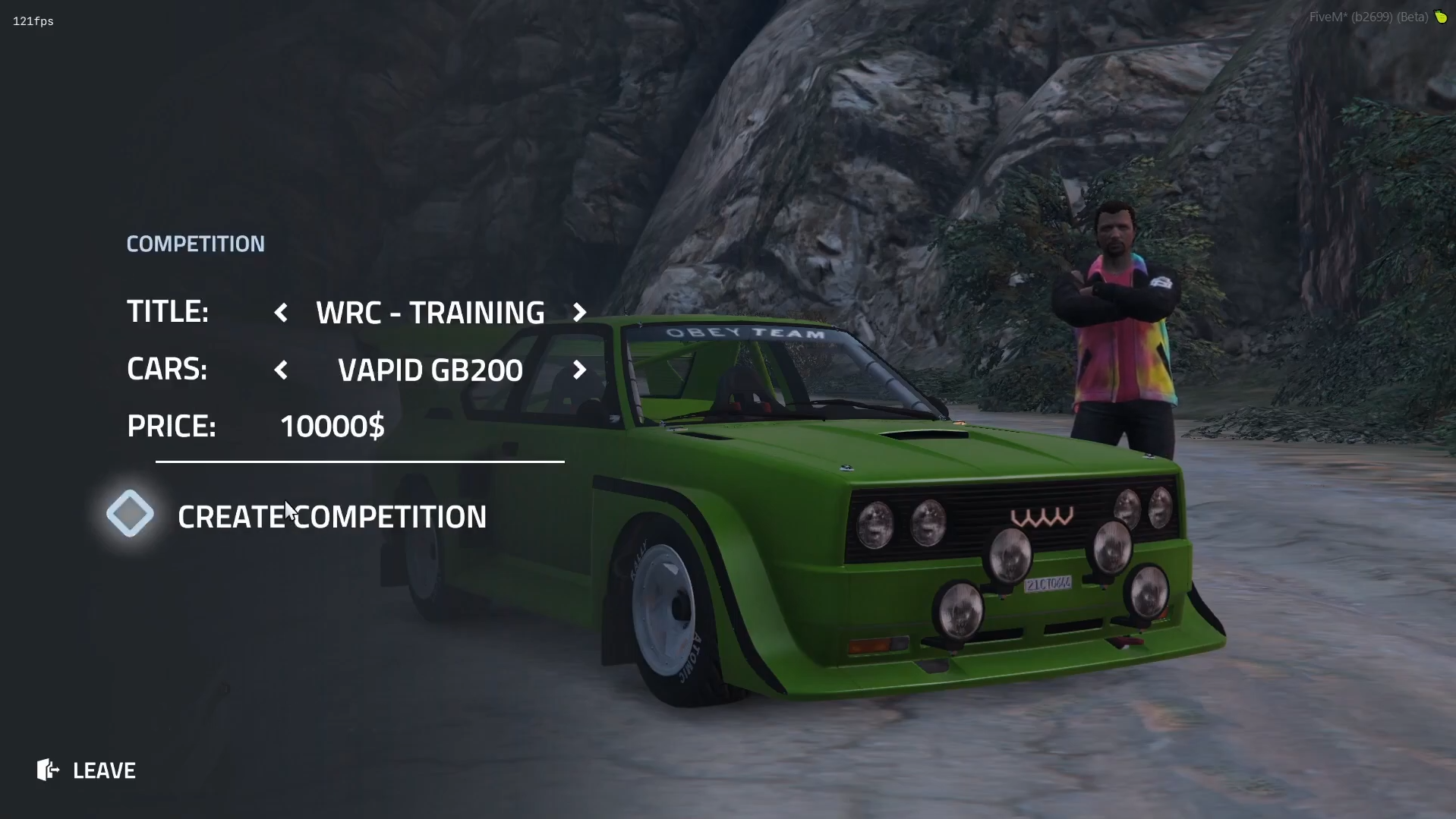Select the exit door icon next to LEAVE
The image size is (1456, 819).
(47, 770)
